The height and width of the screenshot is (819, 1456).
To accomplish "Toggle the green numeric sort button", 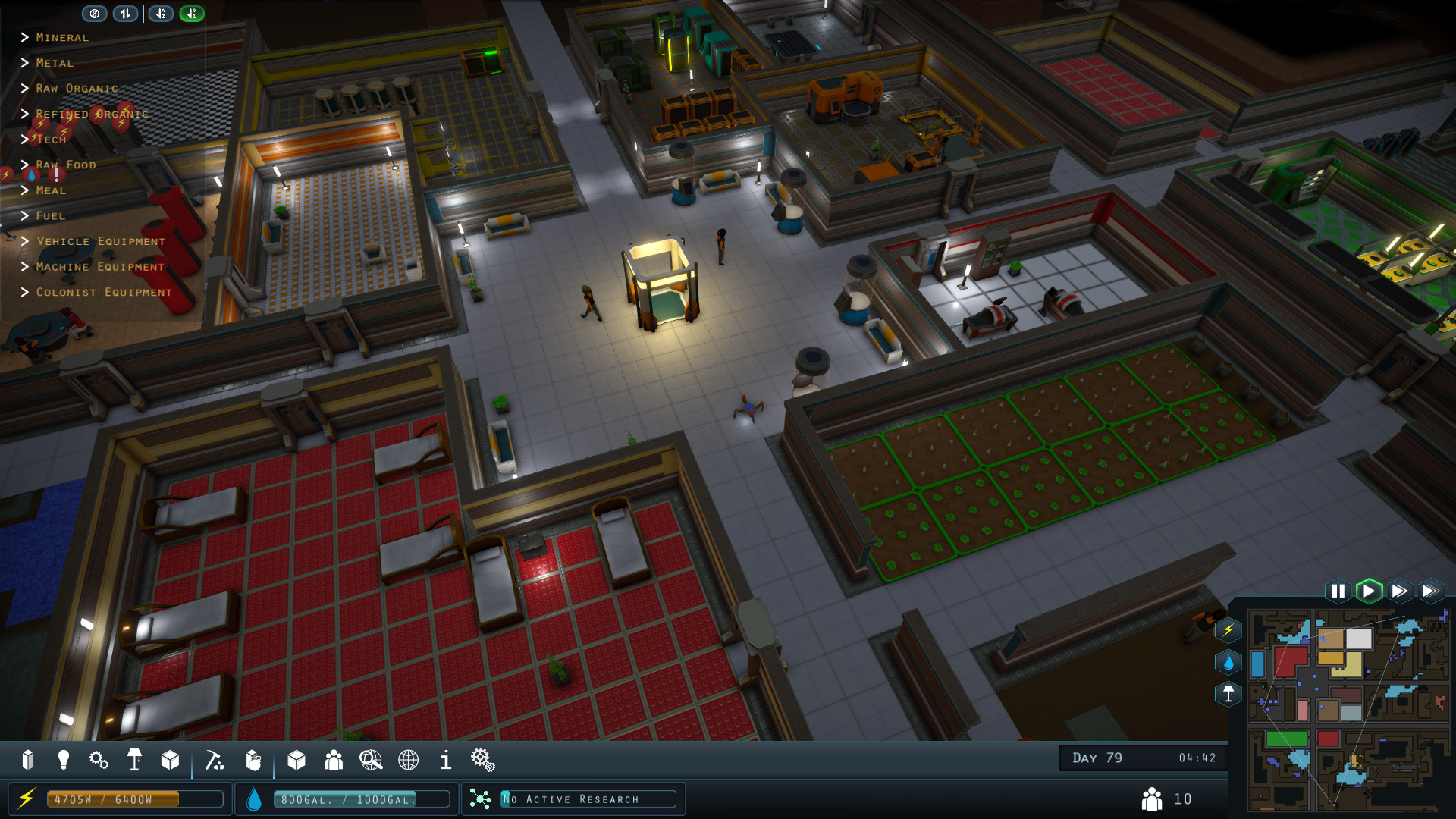I will (x=192, y=14).
